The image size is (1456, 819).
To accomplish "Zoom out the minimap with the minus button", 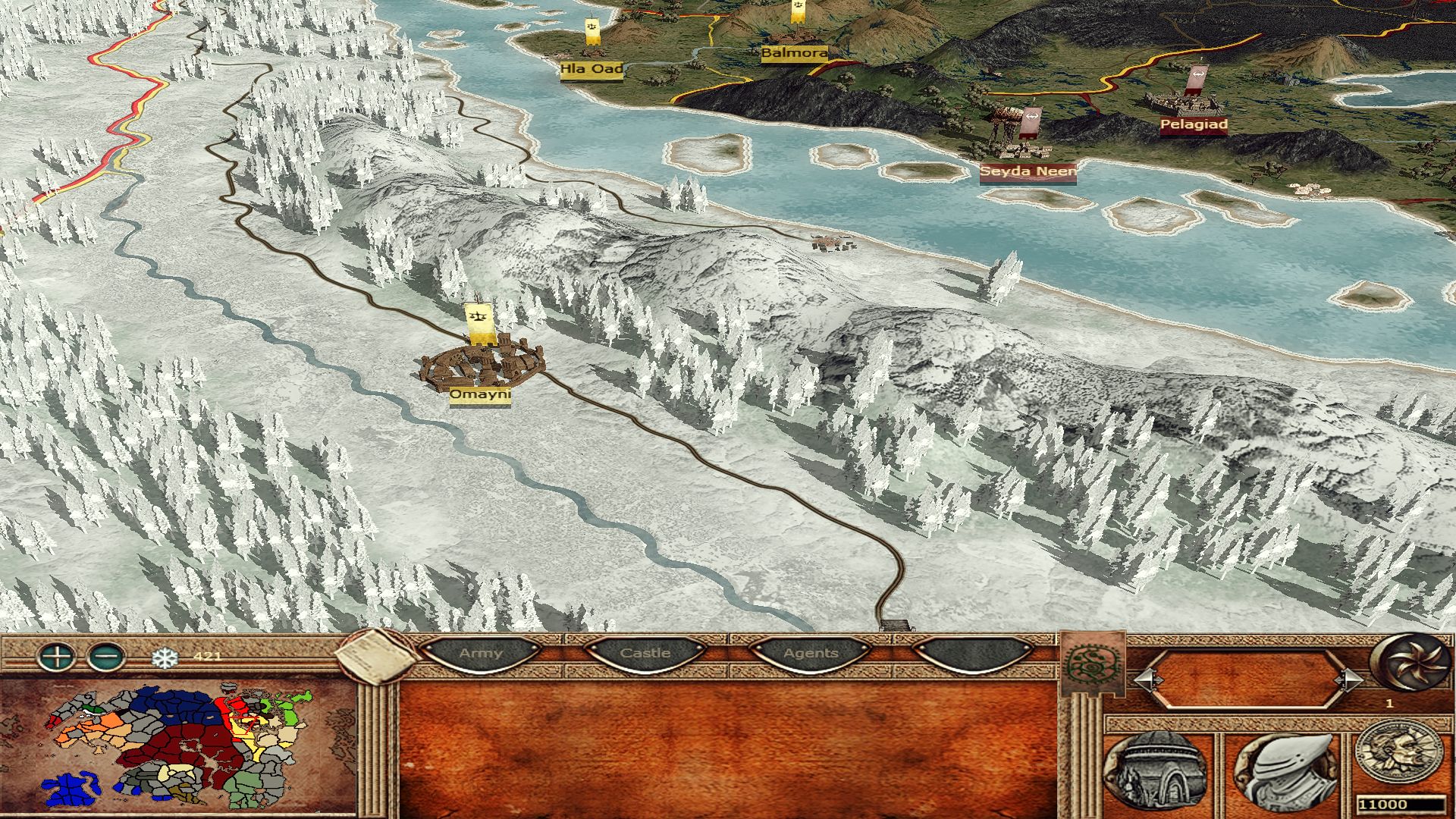I will point(107,655).
